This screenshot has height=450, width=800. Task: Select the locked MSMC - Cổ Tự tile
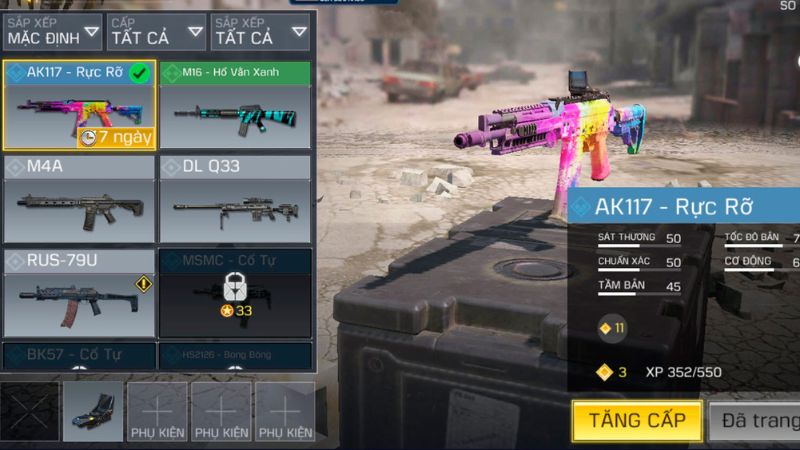[235, 293]
